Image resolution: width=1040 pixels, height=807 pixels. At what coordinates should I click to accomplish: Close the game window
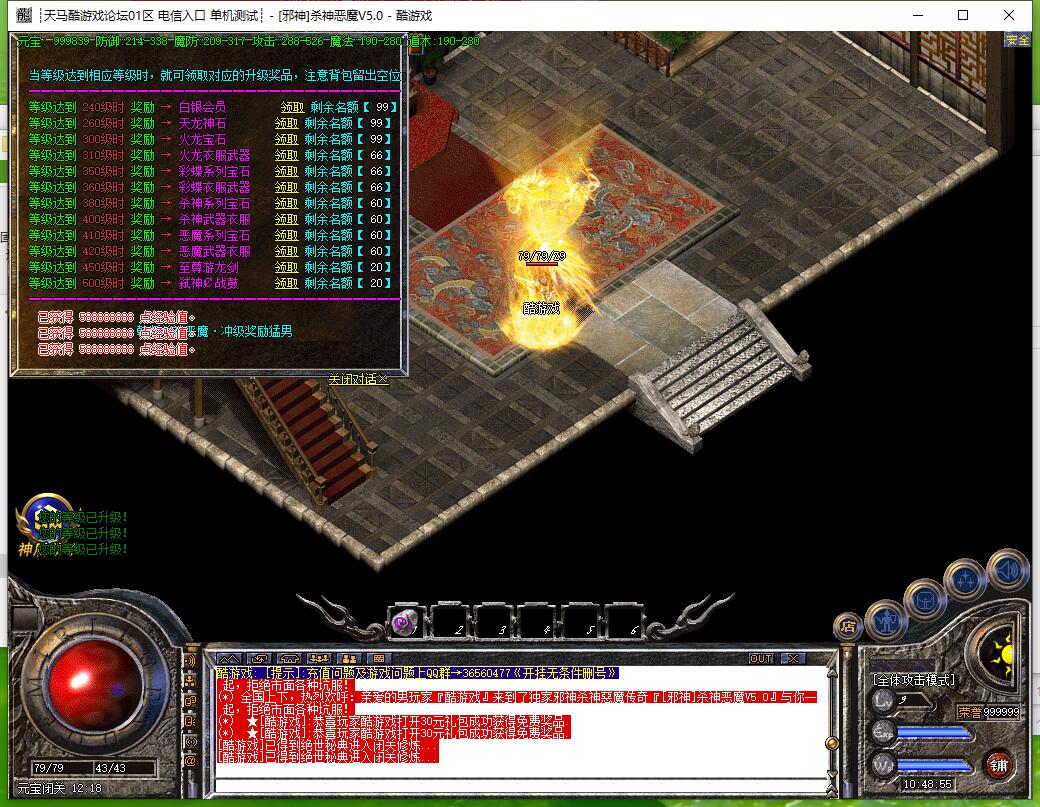pyautogui.click(x=1009, y=15)
